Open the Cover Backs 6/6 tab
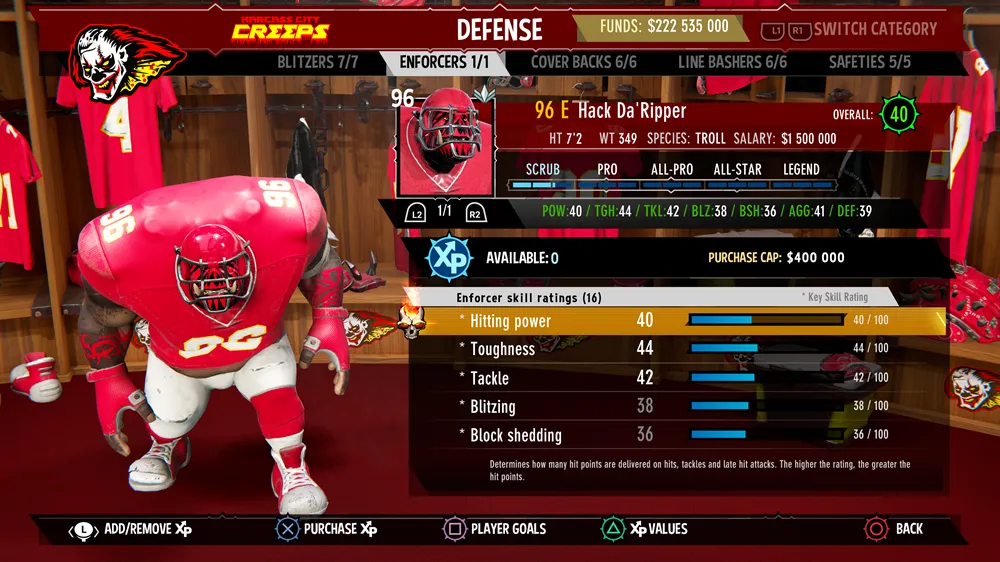Viewport: 1000px width, 562px height. (x=583, y=62)
